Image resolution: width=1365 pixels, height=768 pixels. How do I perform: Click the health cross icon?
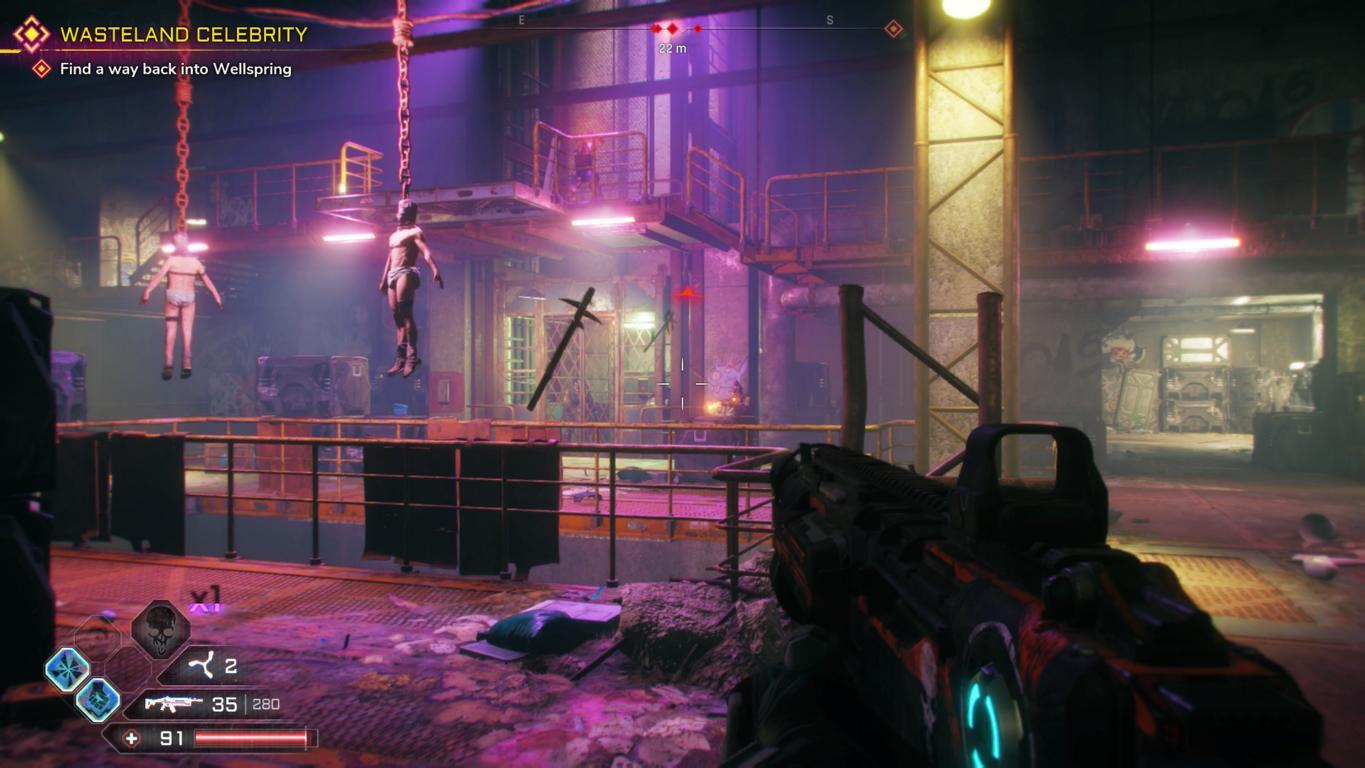tap(131, 739)
